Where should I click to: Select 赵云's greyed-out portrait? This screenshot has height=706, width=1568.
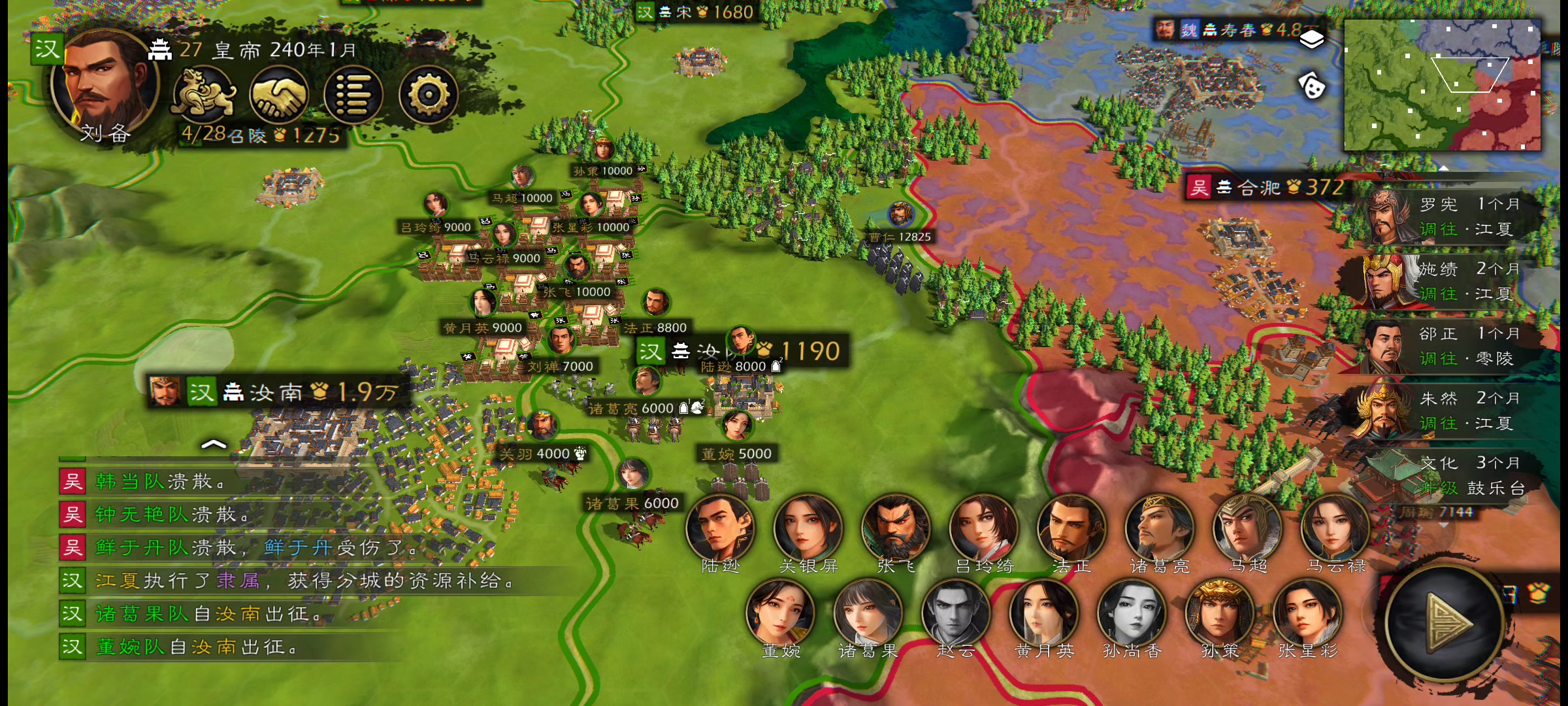[955, 614]
